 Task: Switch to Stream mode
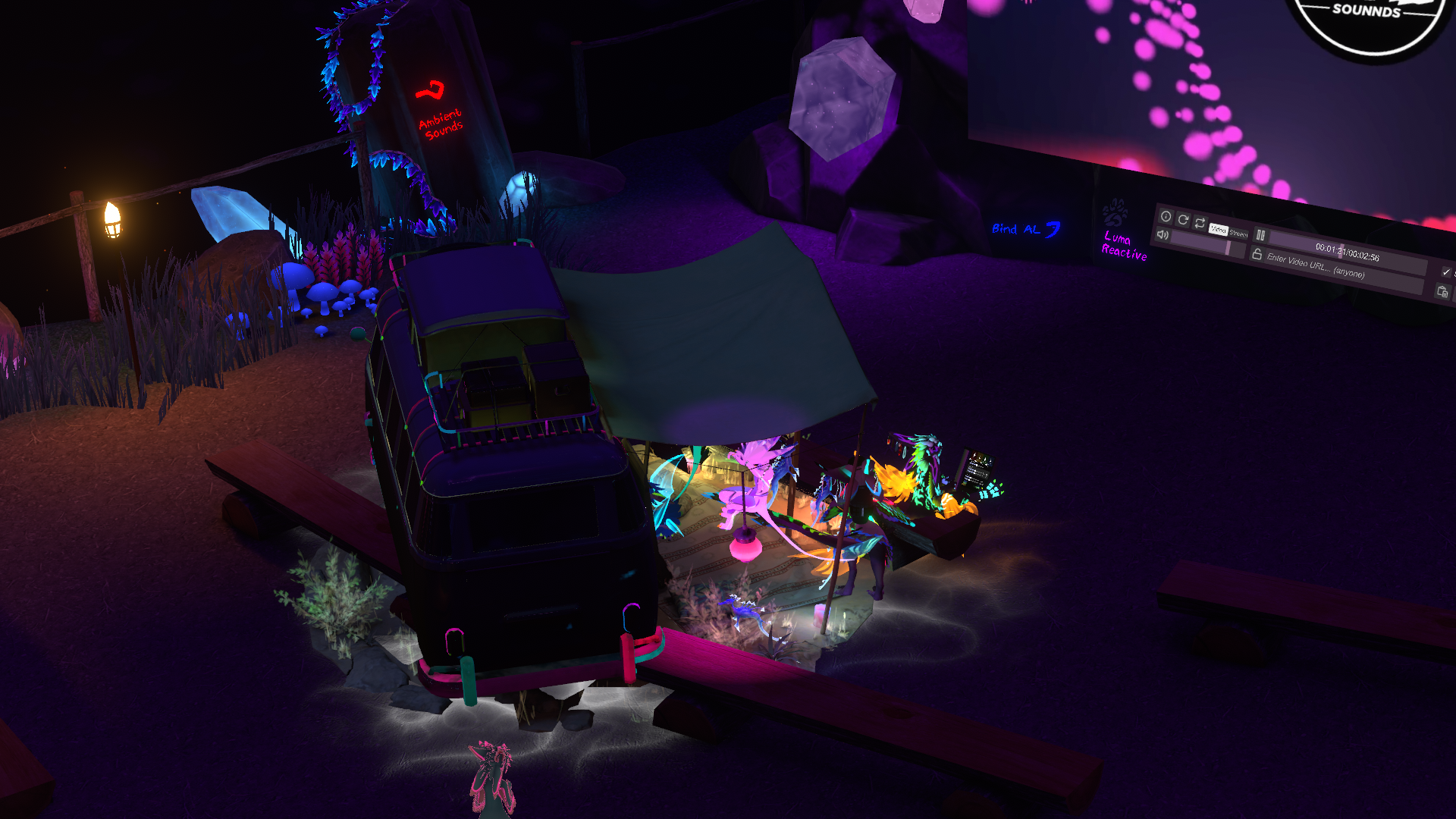pos(1238,234)
